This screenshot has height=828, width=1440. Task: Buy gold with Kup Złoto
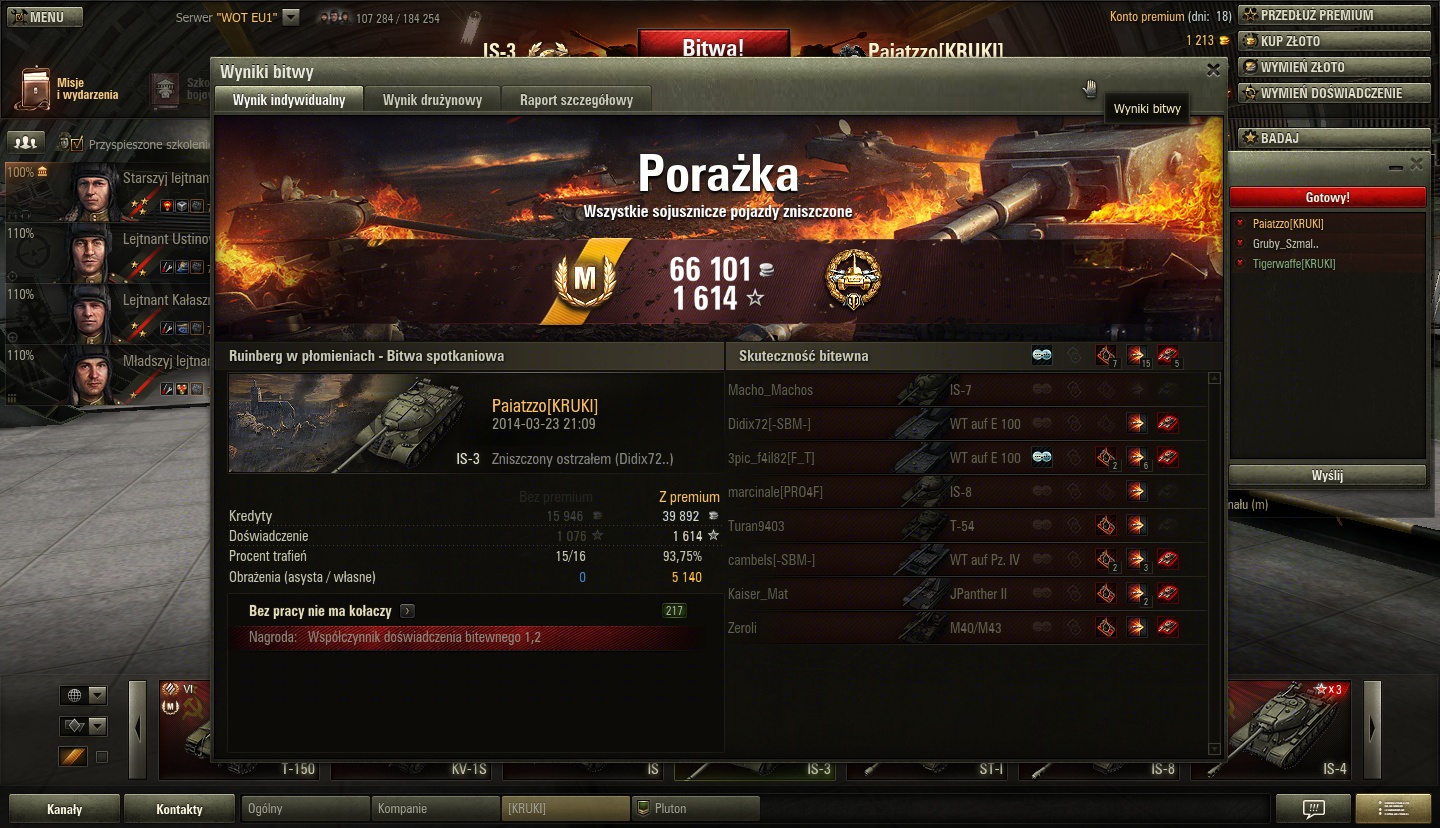coord(1334,41)
